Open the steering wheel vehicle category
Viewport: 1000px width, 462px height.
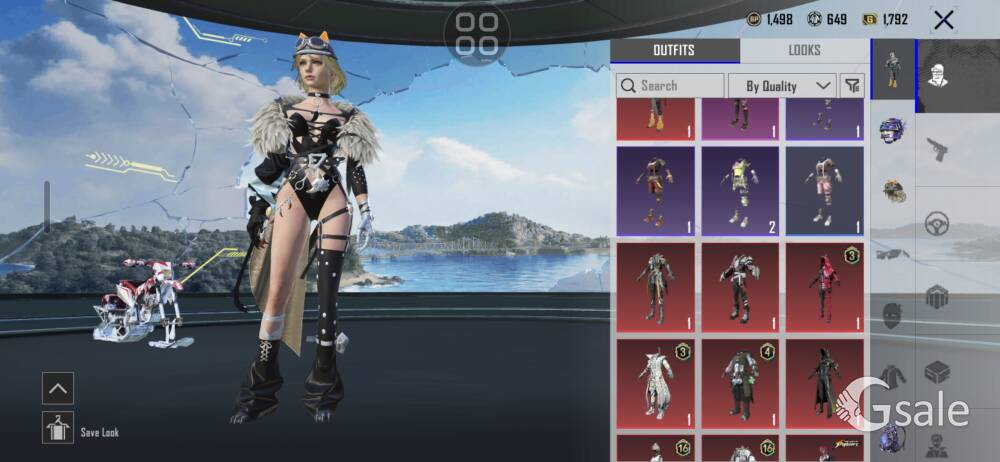937,223
